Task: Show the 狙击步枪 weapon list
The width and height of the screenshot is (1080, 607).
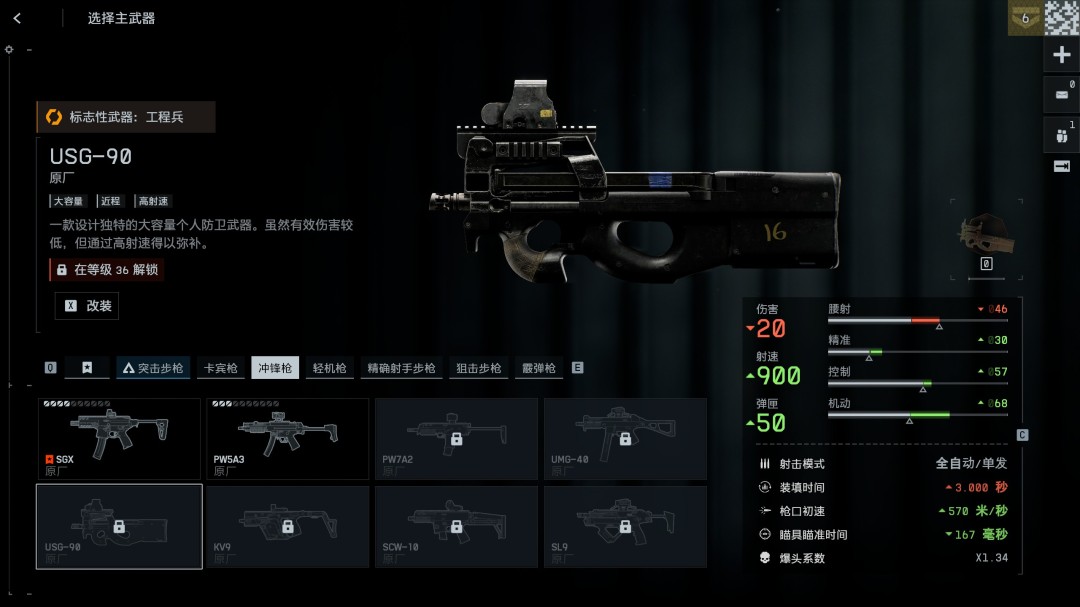Action: [478, 368]
